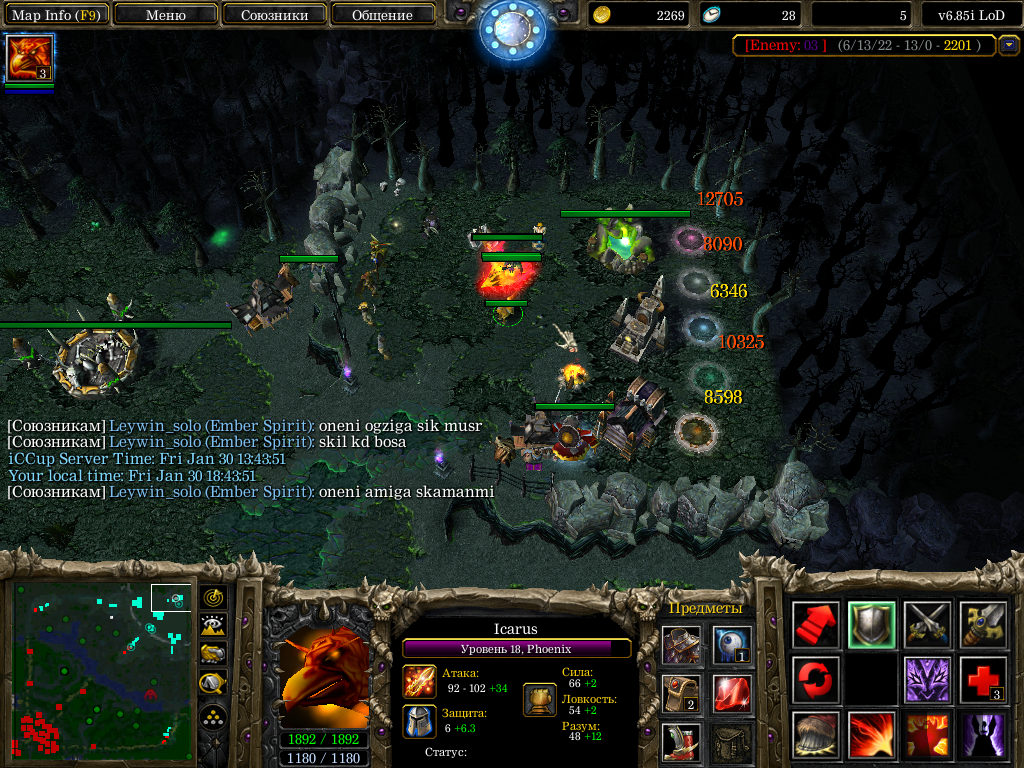Open the Союзники allies menu

coord(274,15)
